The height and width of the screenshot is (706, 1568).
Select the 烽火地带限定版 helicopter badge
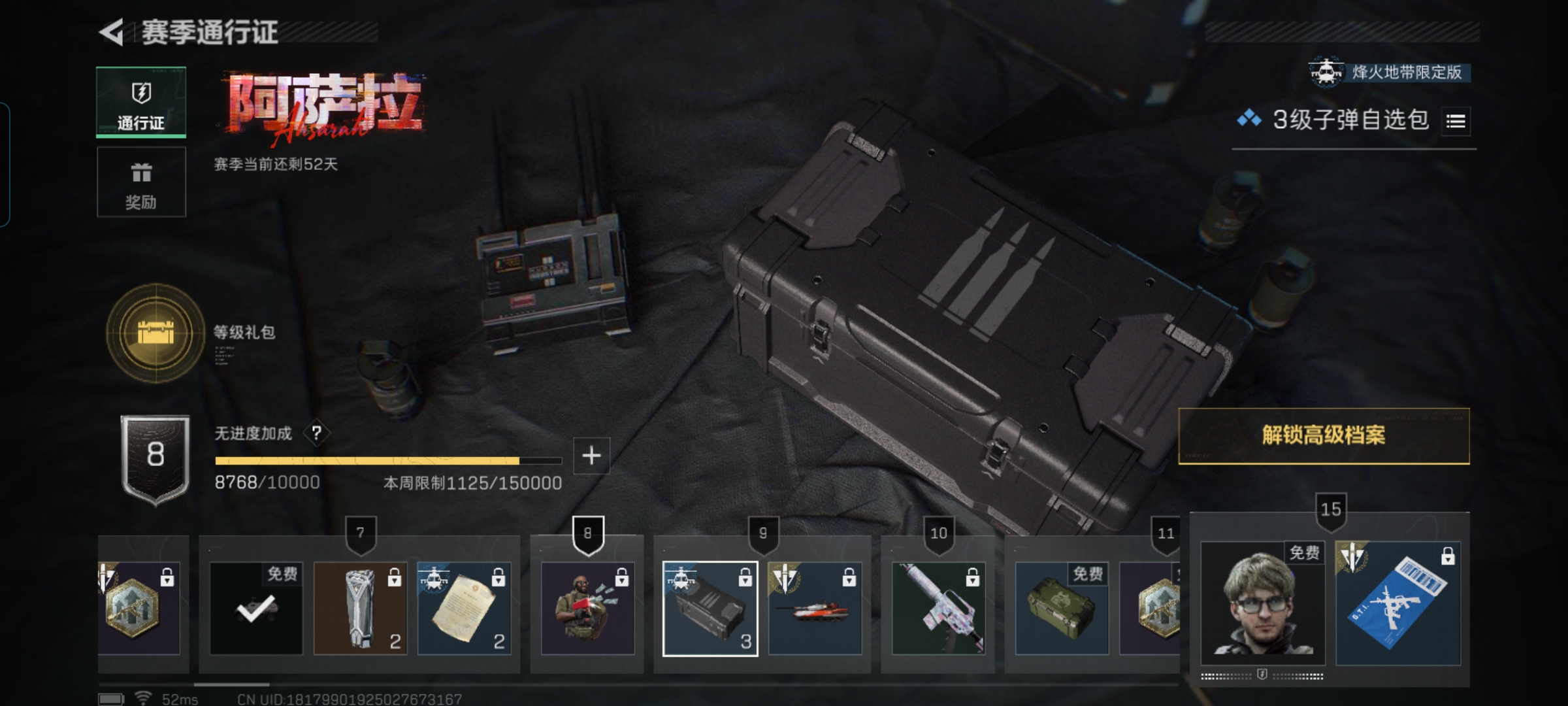(x=1389, y=72)
